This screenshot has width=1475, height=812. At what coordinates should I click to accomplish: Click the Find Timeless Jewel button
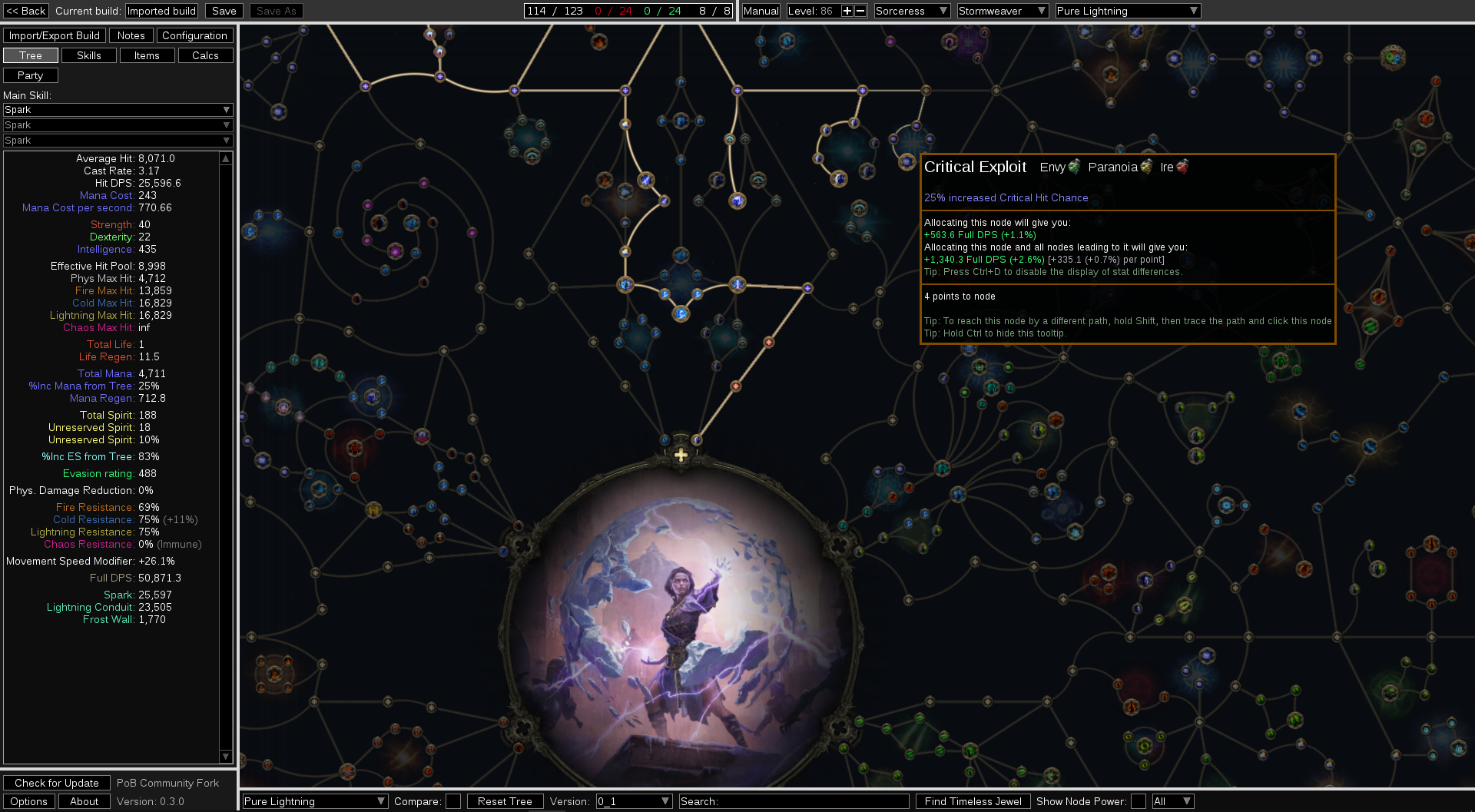(x=973, y=800)
